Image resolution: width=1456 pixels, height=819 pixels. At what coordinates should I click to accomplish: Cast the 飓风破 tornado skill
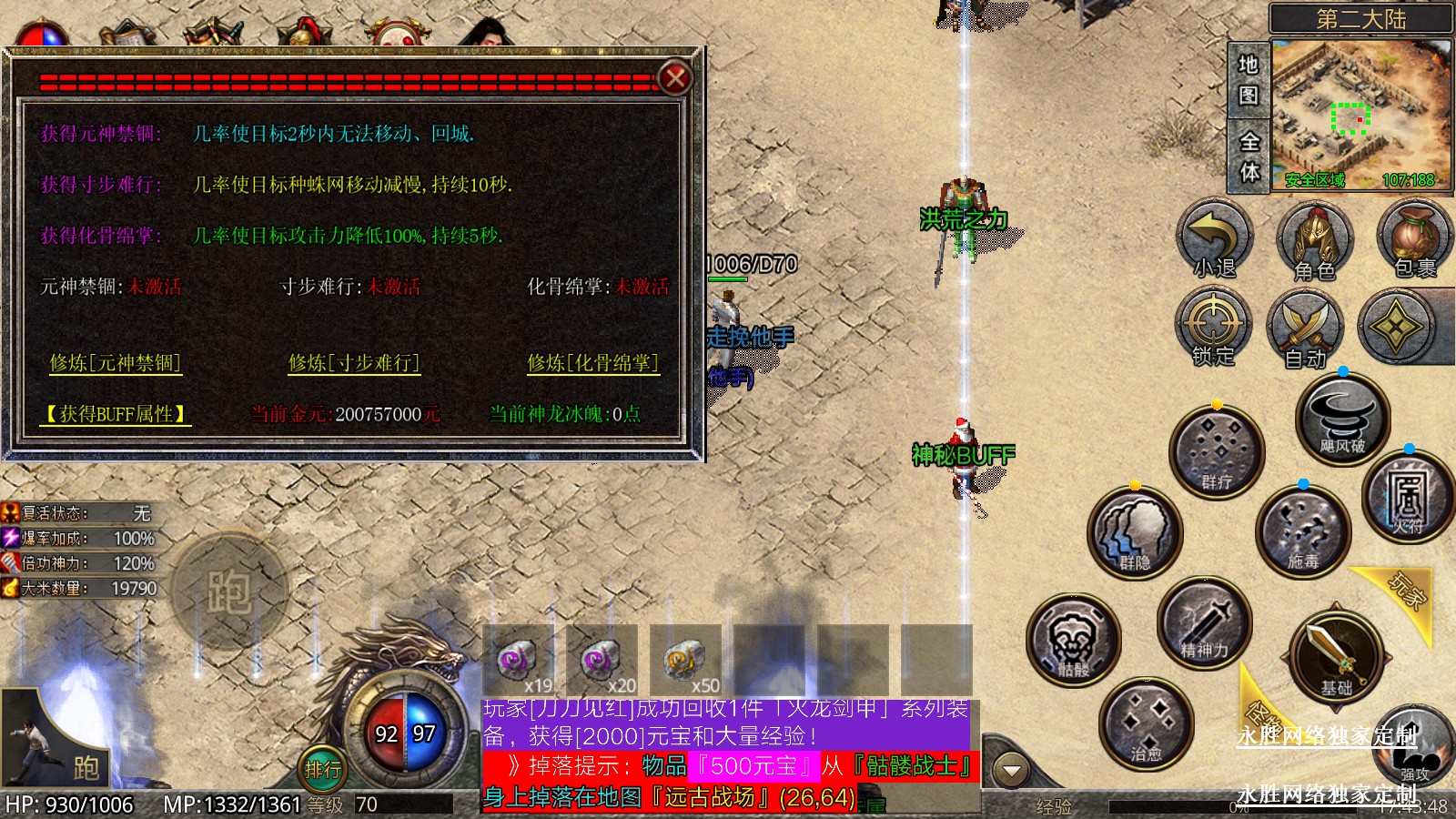[x=1342, y=420]
